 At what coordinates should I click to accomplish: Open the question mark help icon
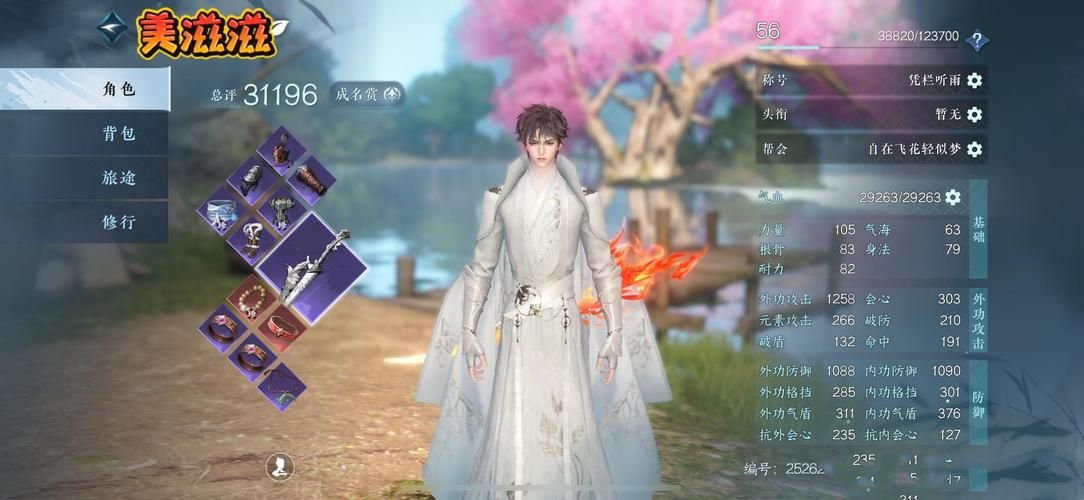(977, 41)
